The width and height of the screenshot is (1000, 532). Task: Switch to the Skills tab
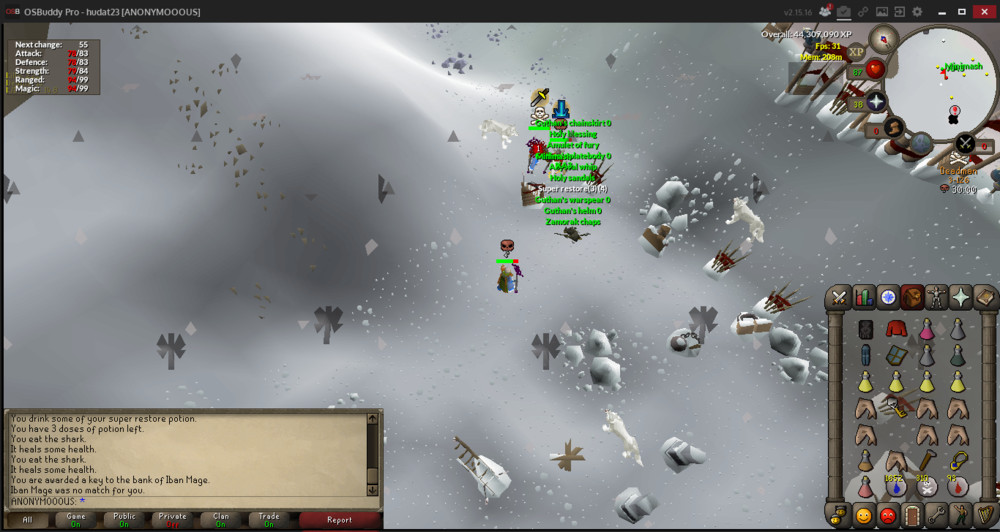pyautogui.click(x=863, y=297)
